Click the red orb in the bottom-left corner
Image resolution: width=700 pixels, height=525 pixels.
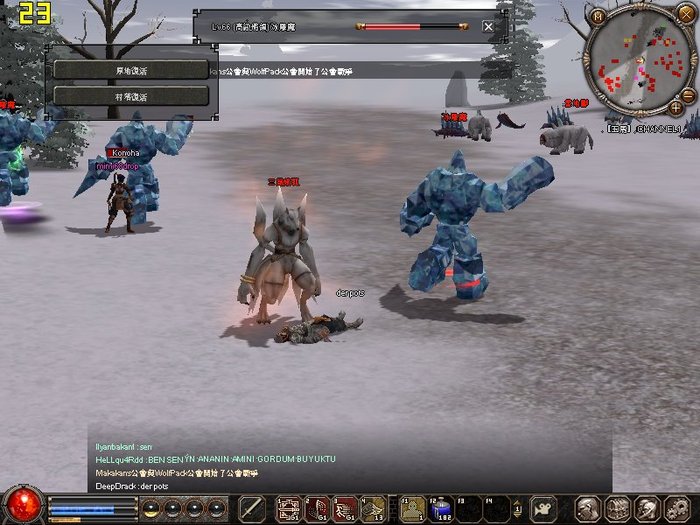click(x=22, y=505)
